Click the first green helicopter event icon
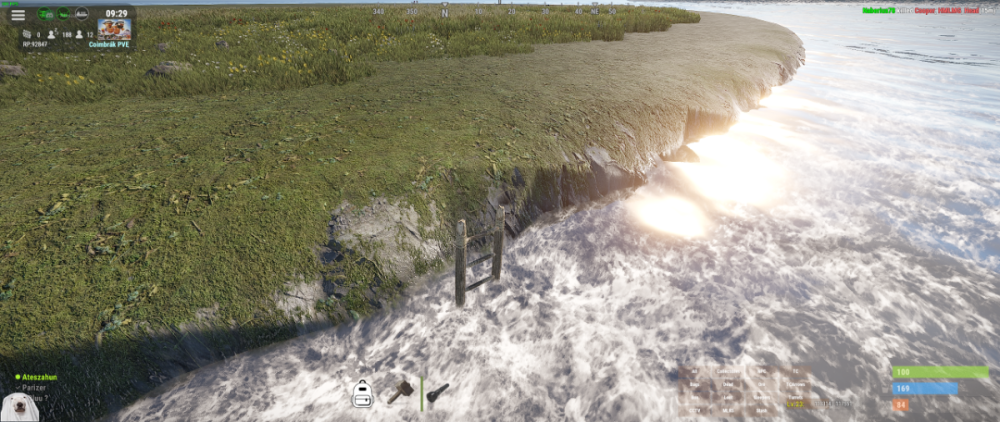 (x=46, y=14)
